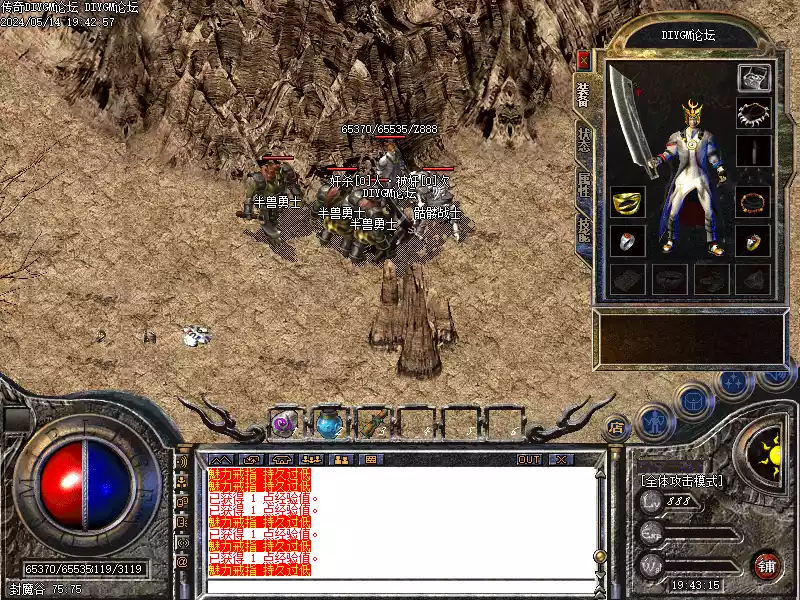Use the blue potion in the hotbar
The height and width of the screenshot is (600, 800).
point(328,425)
